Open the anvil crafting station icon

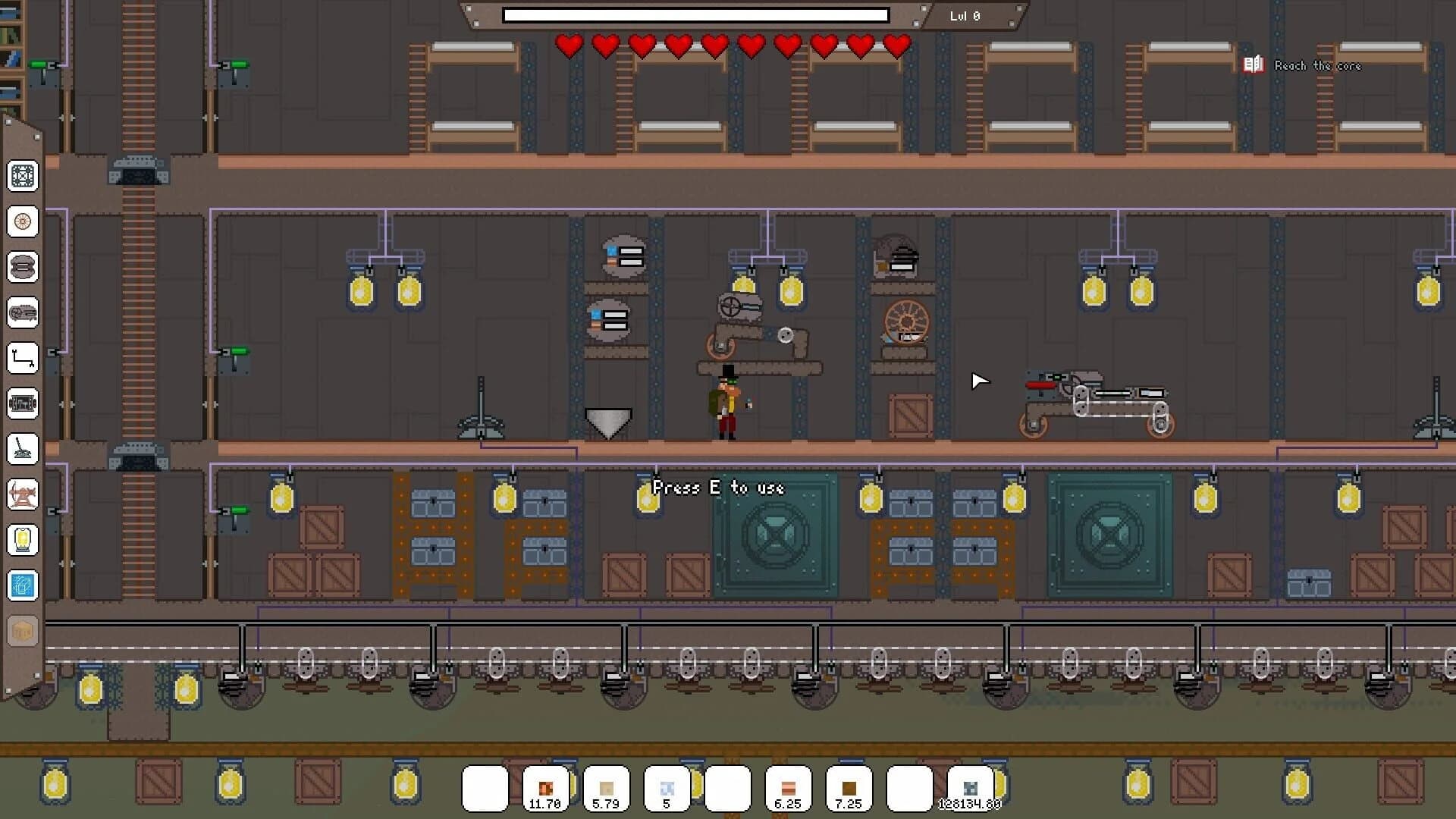tap(23, 494)
